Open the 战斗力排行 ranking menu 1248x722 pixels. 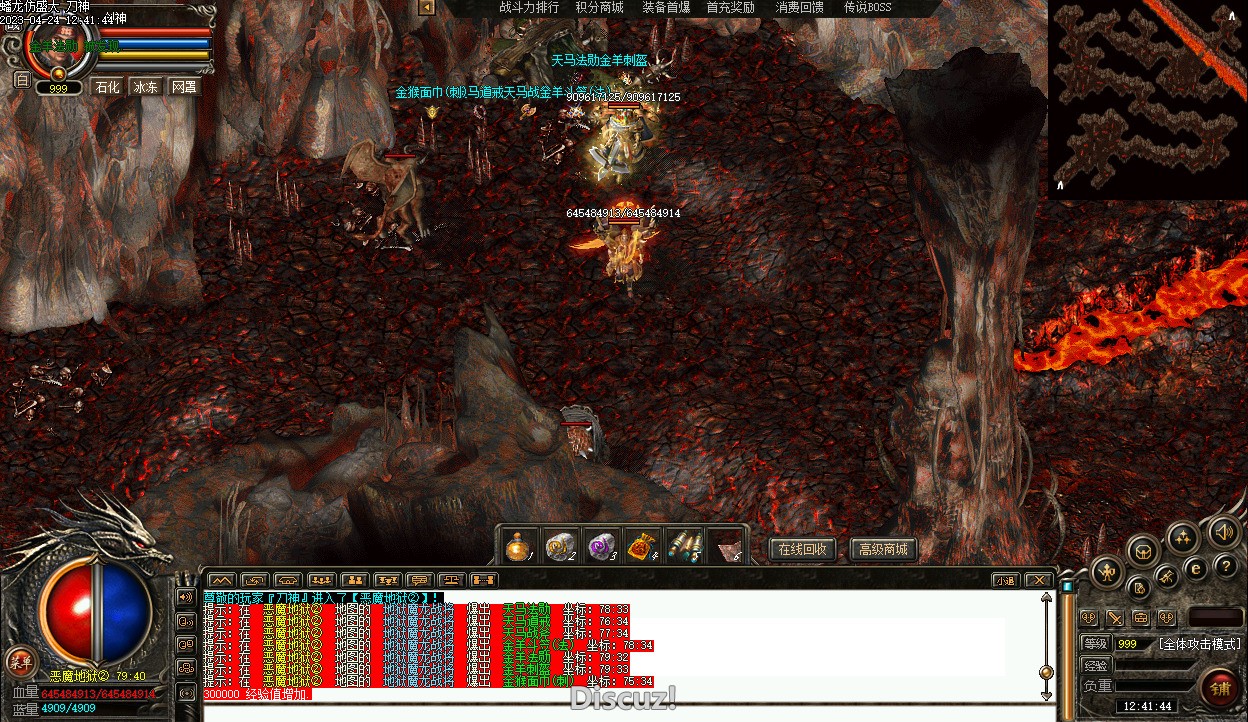529,8
